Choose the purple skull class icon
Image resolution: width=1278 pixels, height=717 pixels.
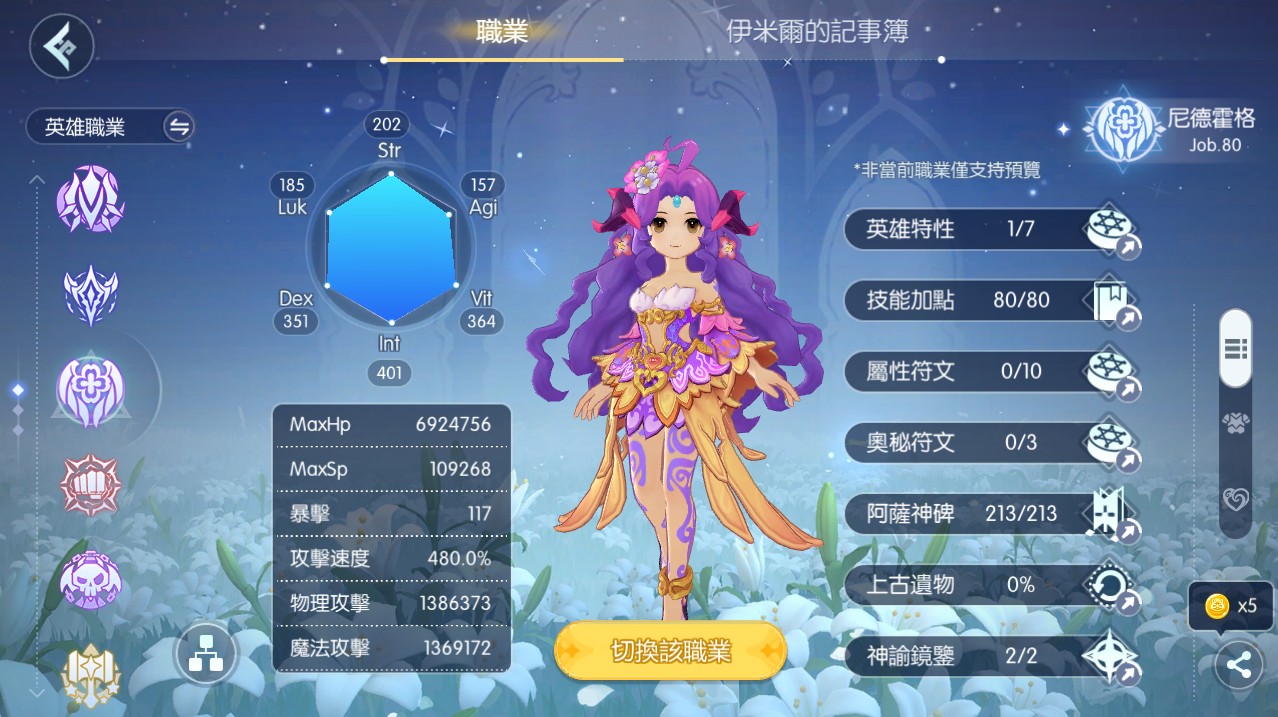point(91,581)
